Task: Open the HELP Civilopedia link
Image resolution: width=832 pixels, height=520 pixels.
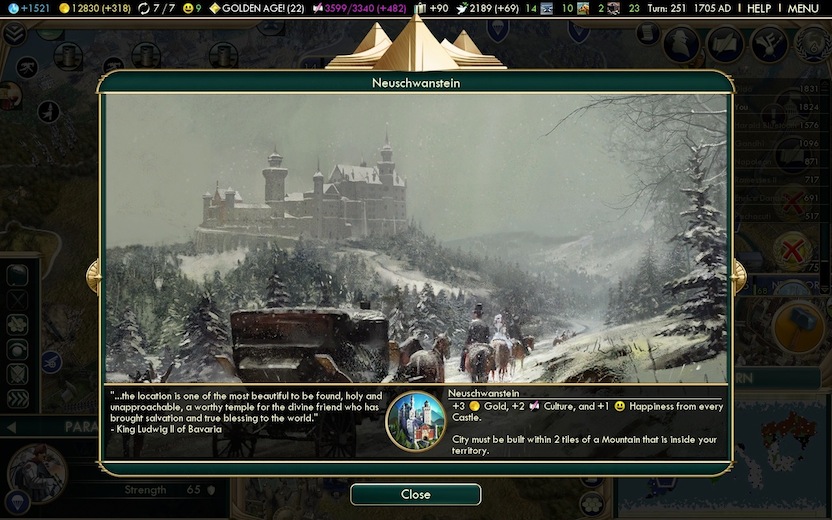Action: [x=759, y=8]
